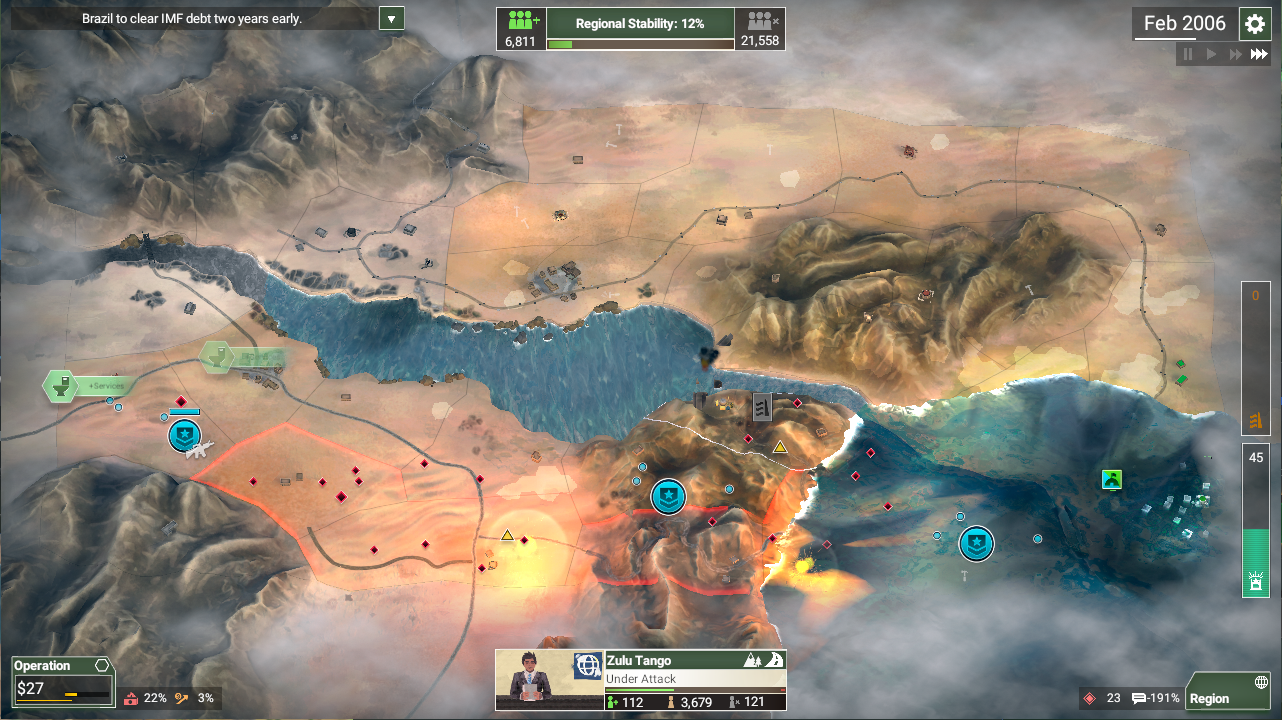Open the Operation budget panel

(63, 683)
